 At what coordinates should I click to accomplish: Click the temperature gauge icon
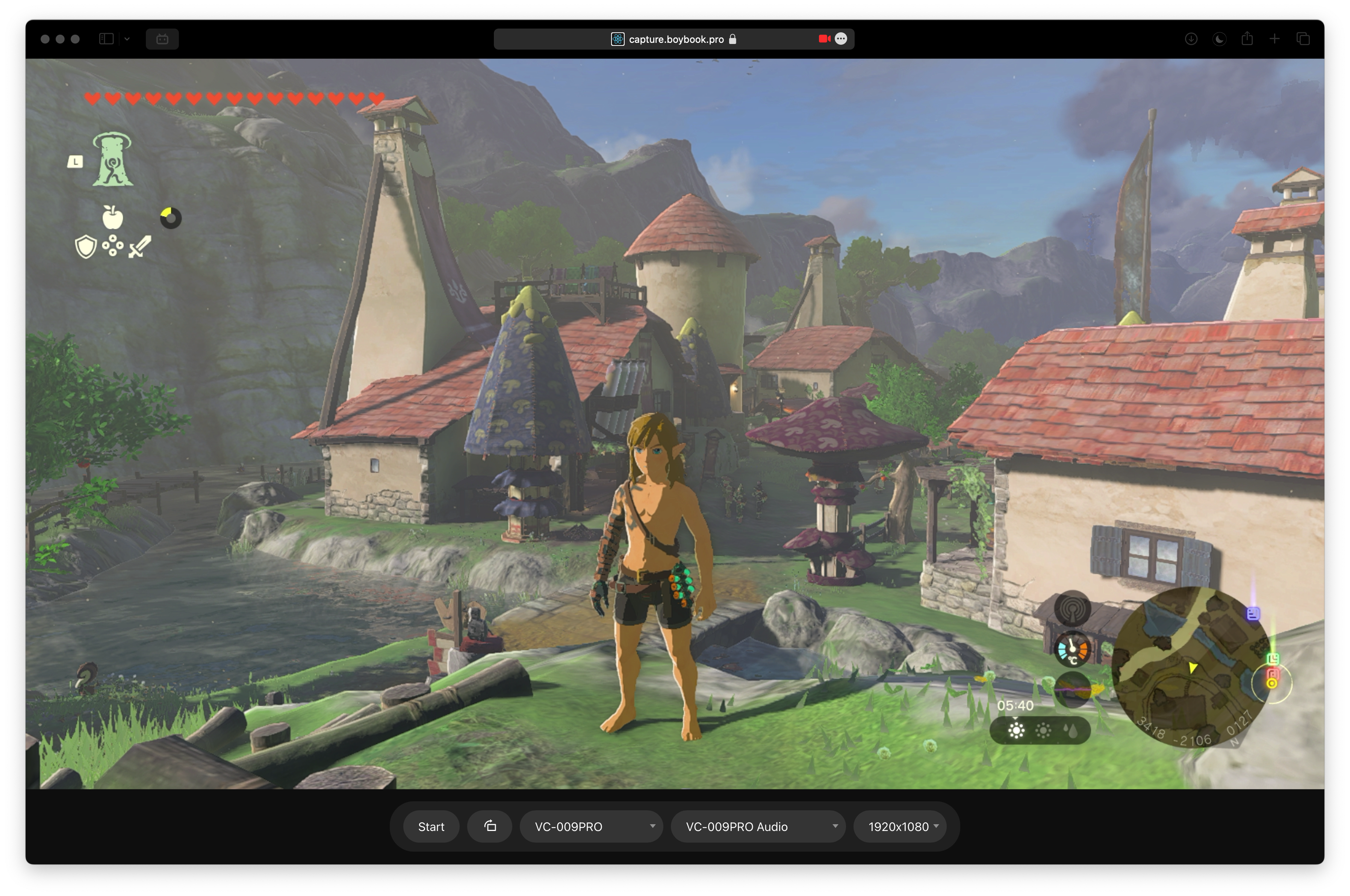click(x=1072, y=649)
